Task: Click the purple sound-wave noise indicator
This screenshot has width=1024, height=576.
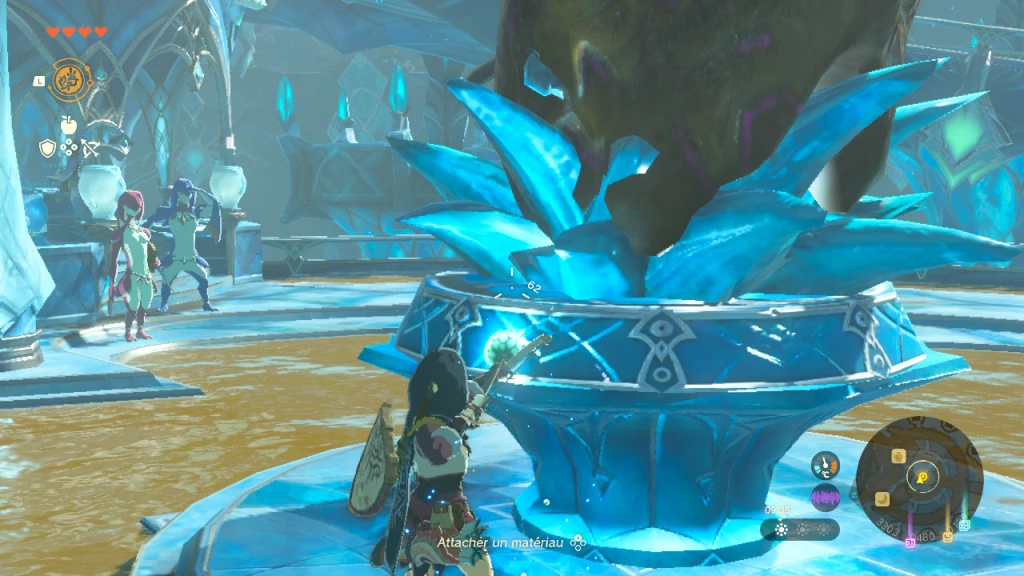Action: point(825,497)
